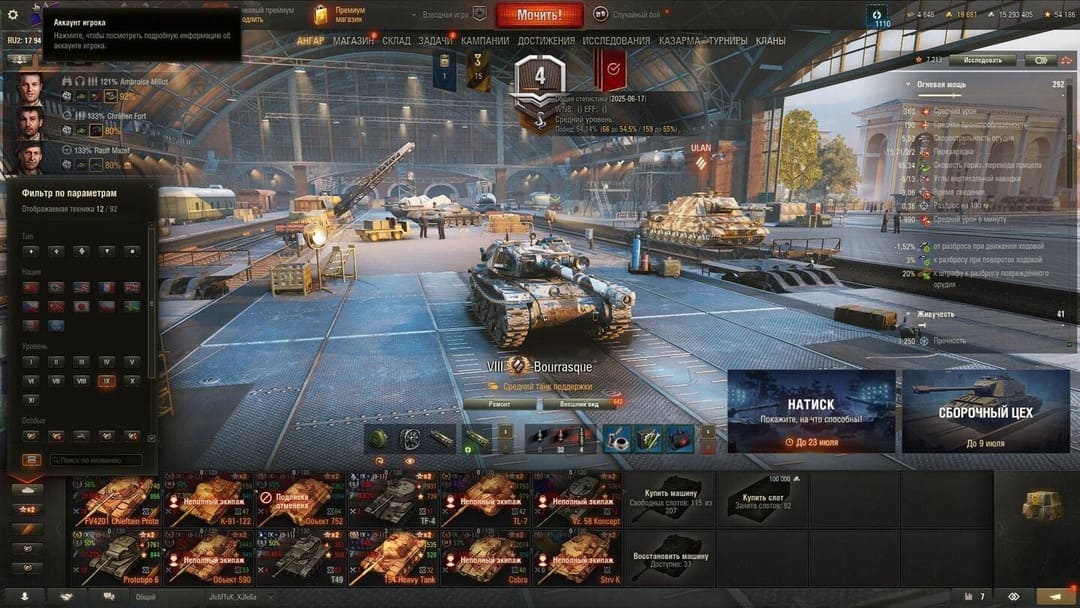
Task: Switch to the СКЛАД tab
Action: (x=396, y=41)
